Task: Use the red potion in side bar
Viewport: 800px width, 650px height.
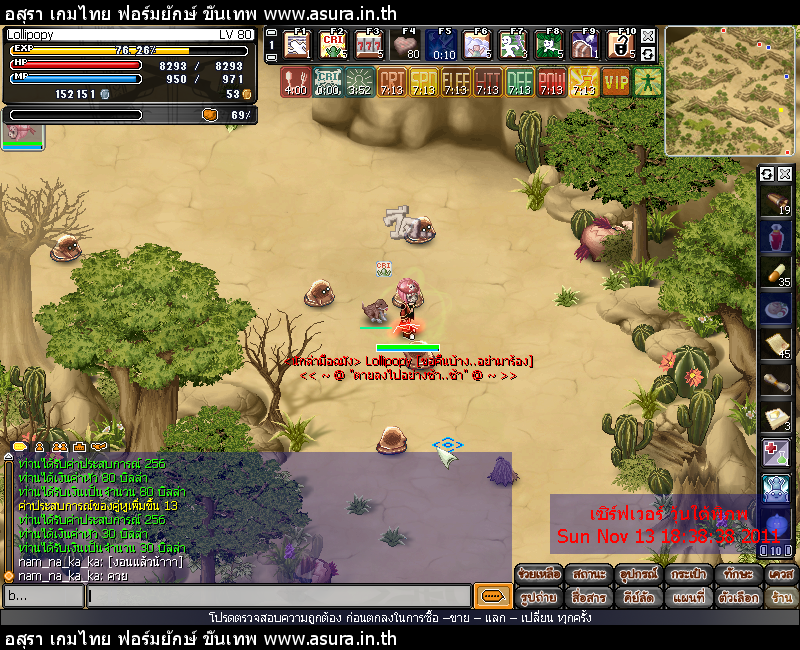Action: click(x=776, y=237)
